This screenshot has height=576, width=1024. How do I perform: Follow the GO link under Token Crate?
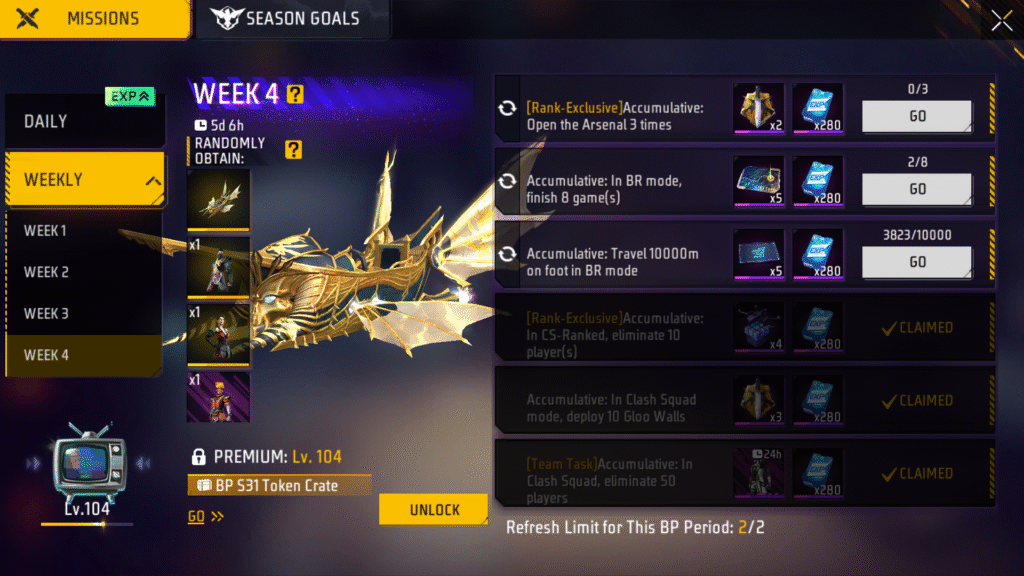pos(205,517)
